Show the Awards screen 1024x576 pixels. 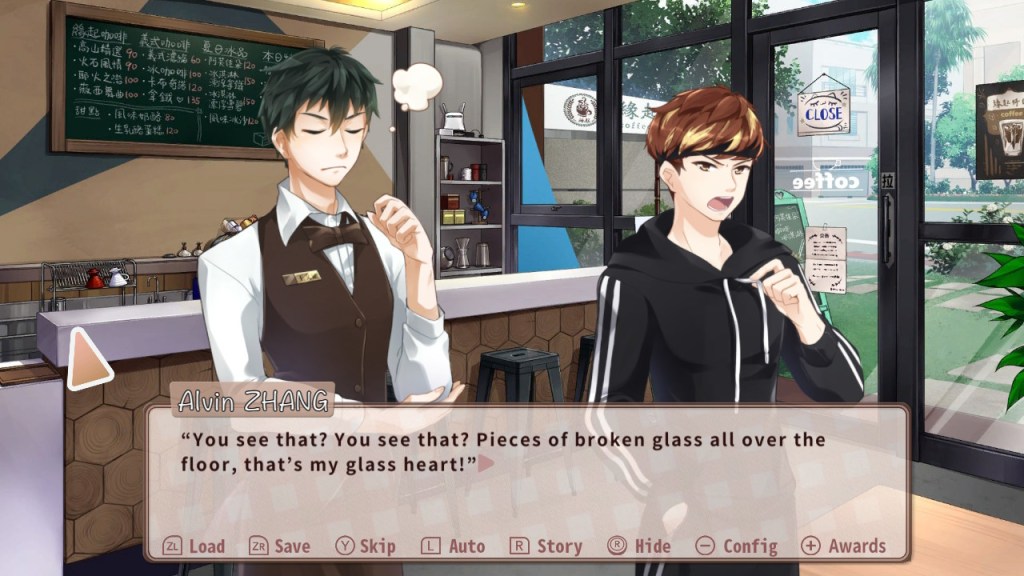(x=844, y=546)
